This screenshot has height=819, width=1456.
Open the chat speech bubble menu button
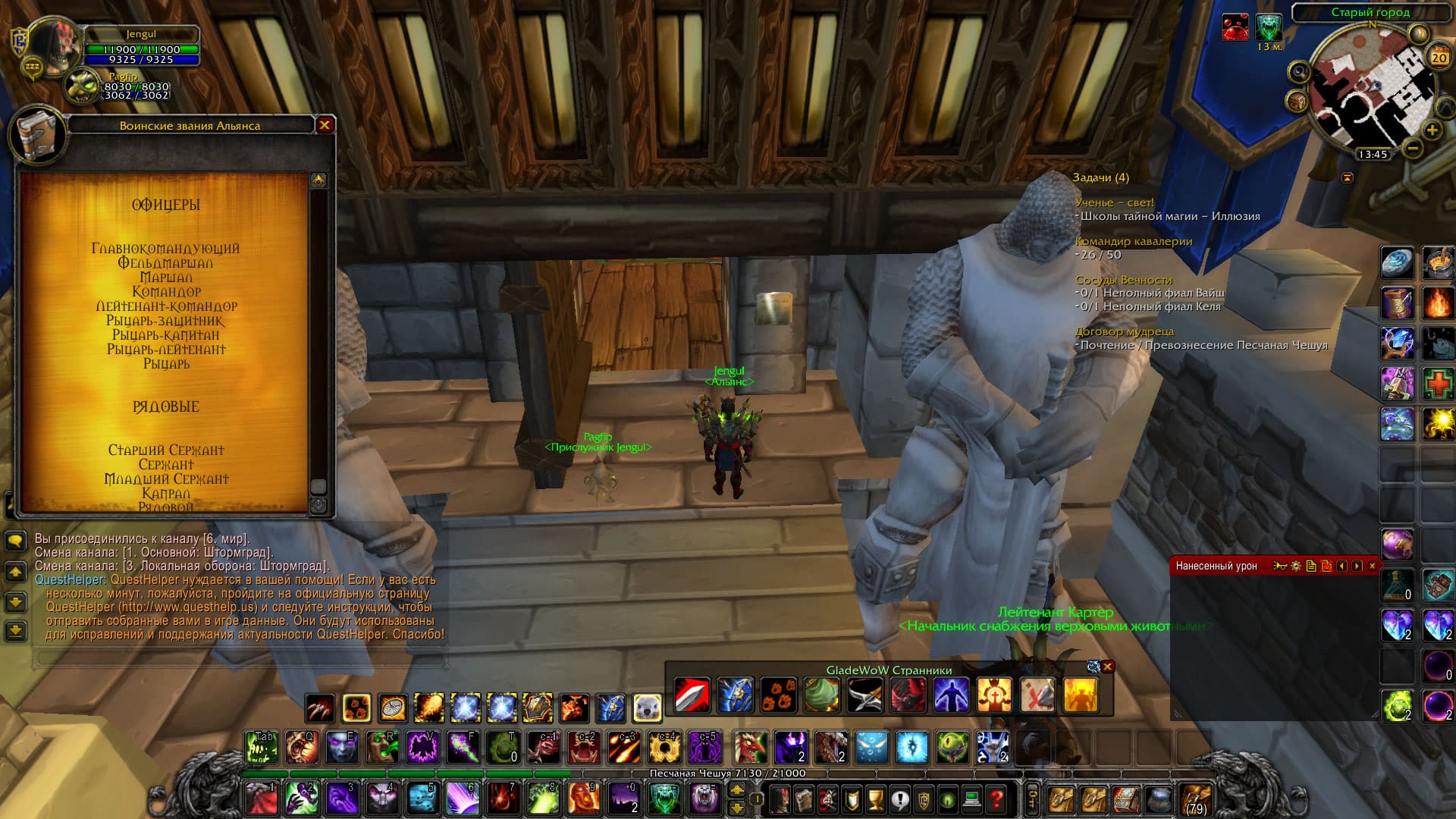coord(16,541)
